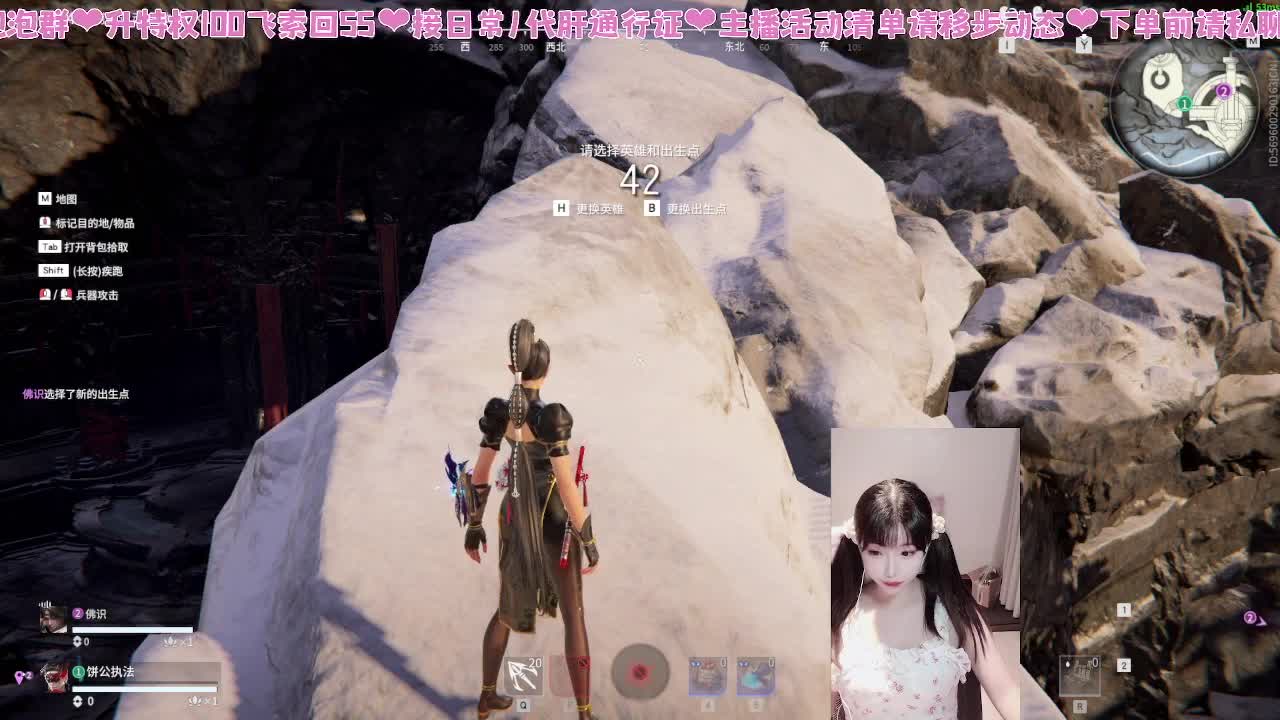Image resolution: width=1280 pixels, height=720 pixels.
Task: Click the consumable item in hotbar slot 5
Action: click(x=755, y=675)
